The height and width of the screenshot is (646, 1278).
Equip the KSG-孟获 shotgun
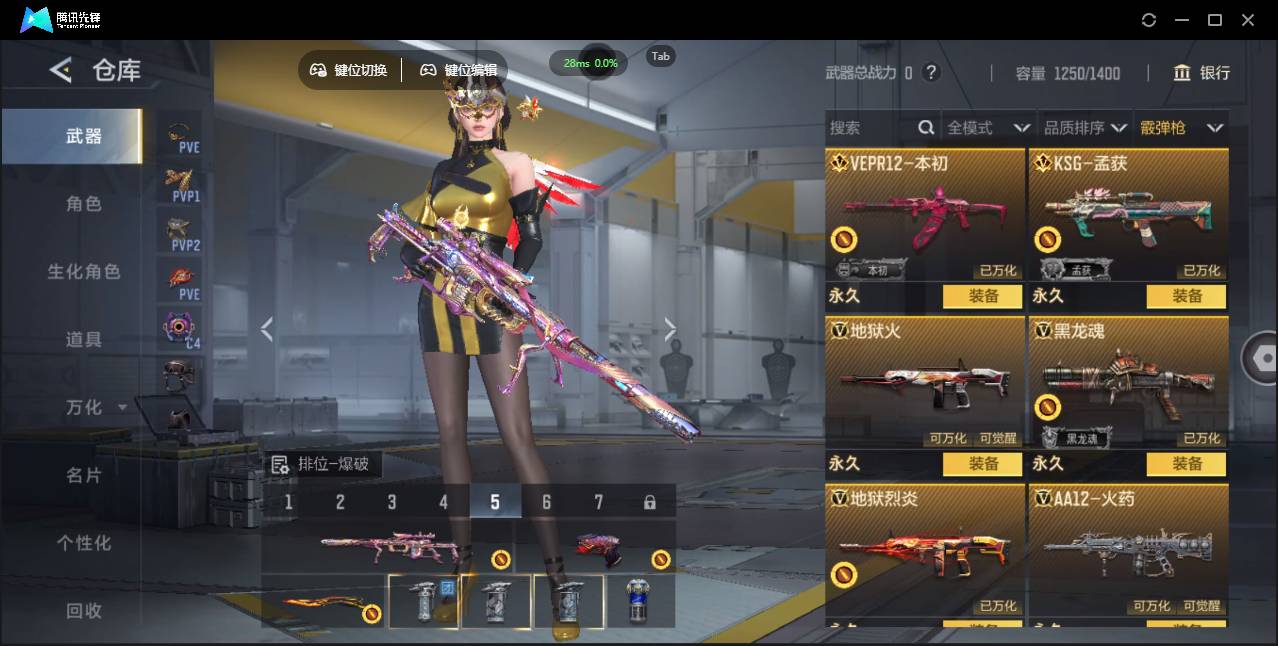(x=1187, y=296)
